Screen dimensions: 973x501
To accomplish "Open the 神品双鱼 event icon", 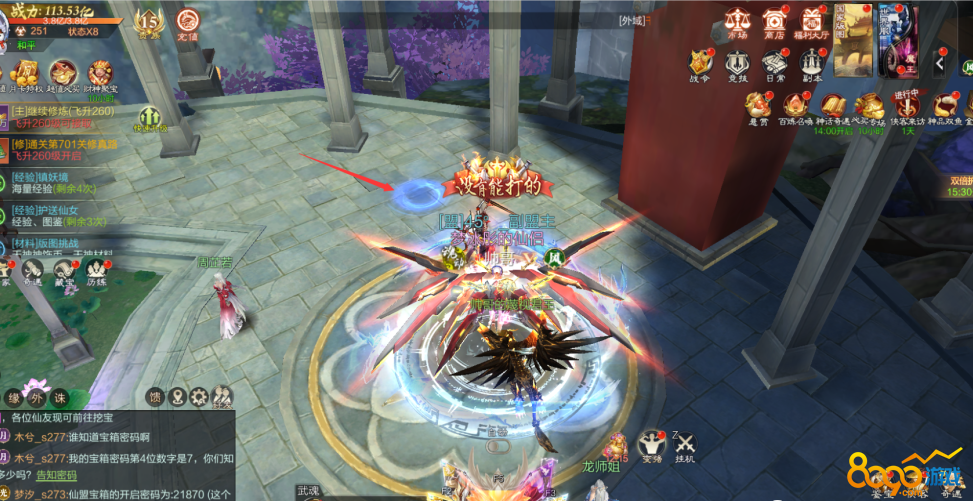I will pos(945,106).
